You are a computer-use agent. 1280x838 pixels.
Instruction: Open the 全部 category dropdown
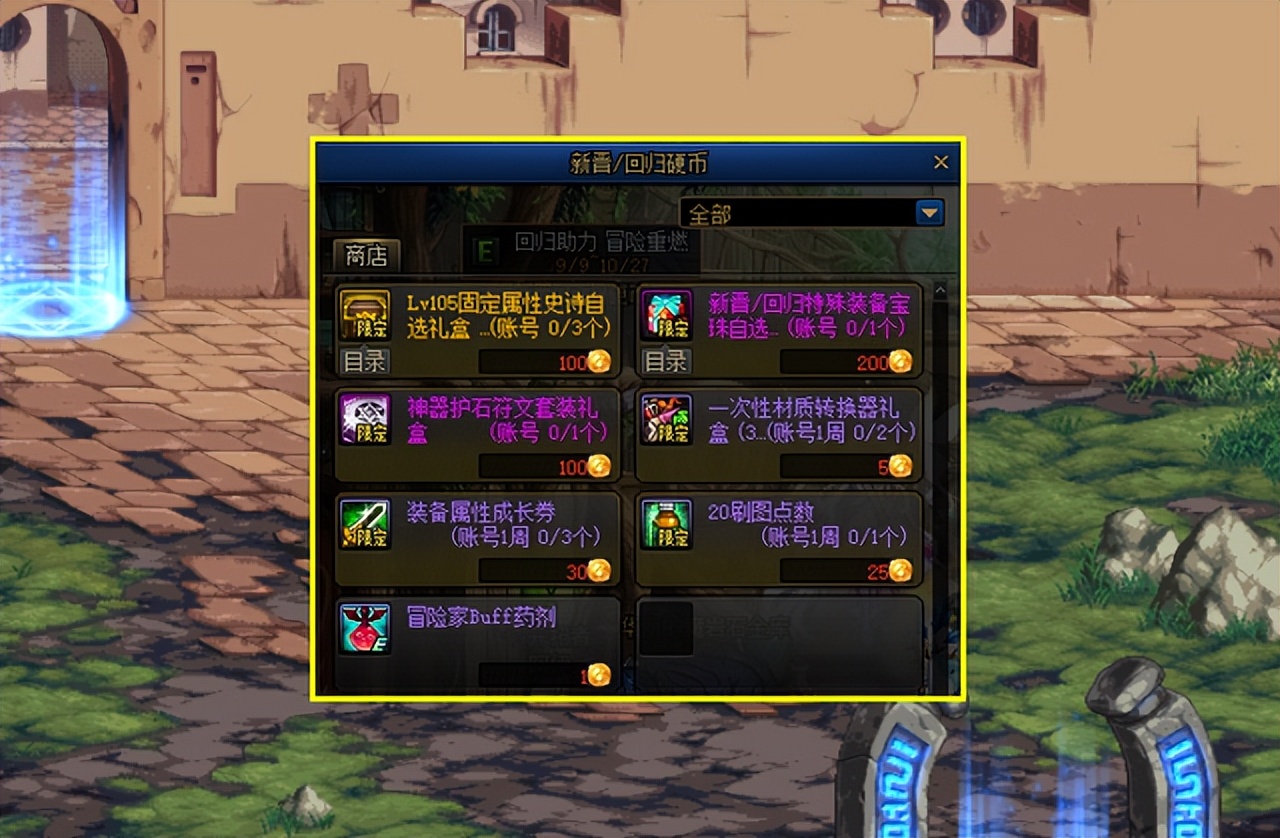pos(800,213)
